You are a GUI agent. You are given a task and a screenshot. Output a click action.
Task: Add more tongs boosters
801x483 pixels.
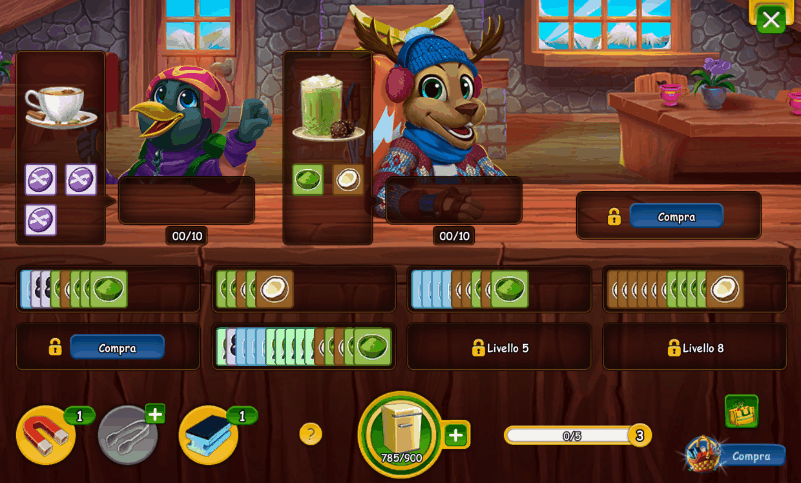coord(155,413)
